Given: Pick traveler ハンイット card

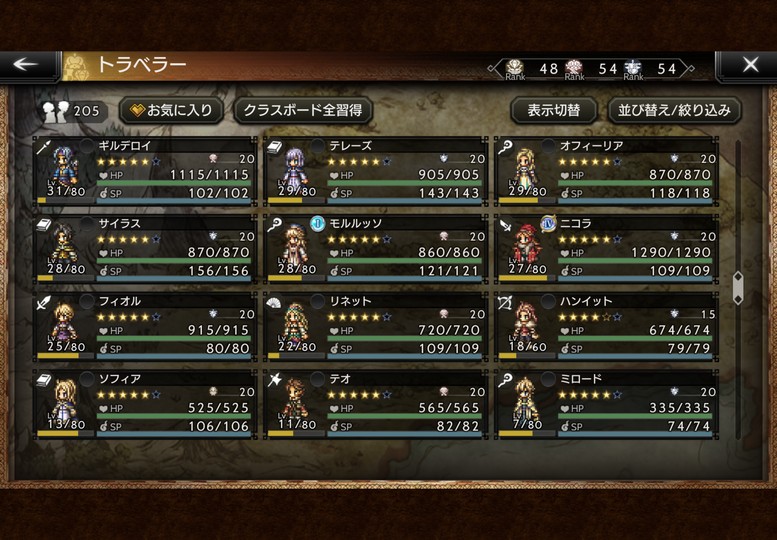Looking at the screenshot, I should (607, 327).
